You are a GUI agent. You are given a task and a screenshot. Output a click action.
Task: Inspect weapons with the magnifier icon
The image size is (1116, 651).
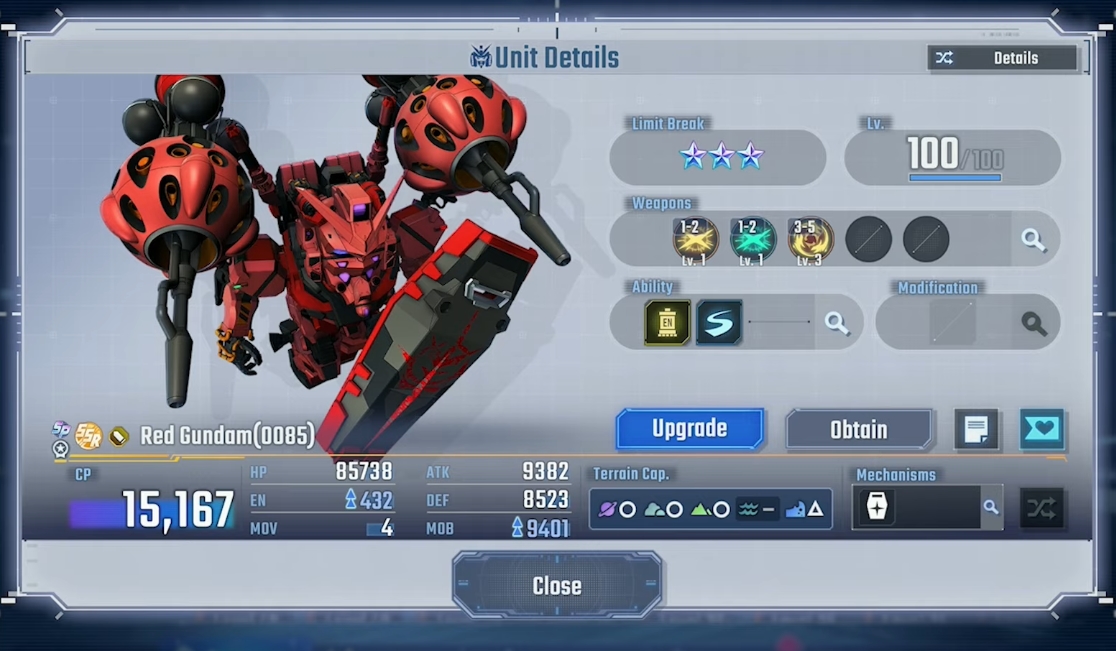(1034, 240)
